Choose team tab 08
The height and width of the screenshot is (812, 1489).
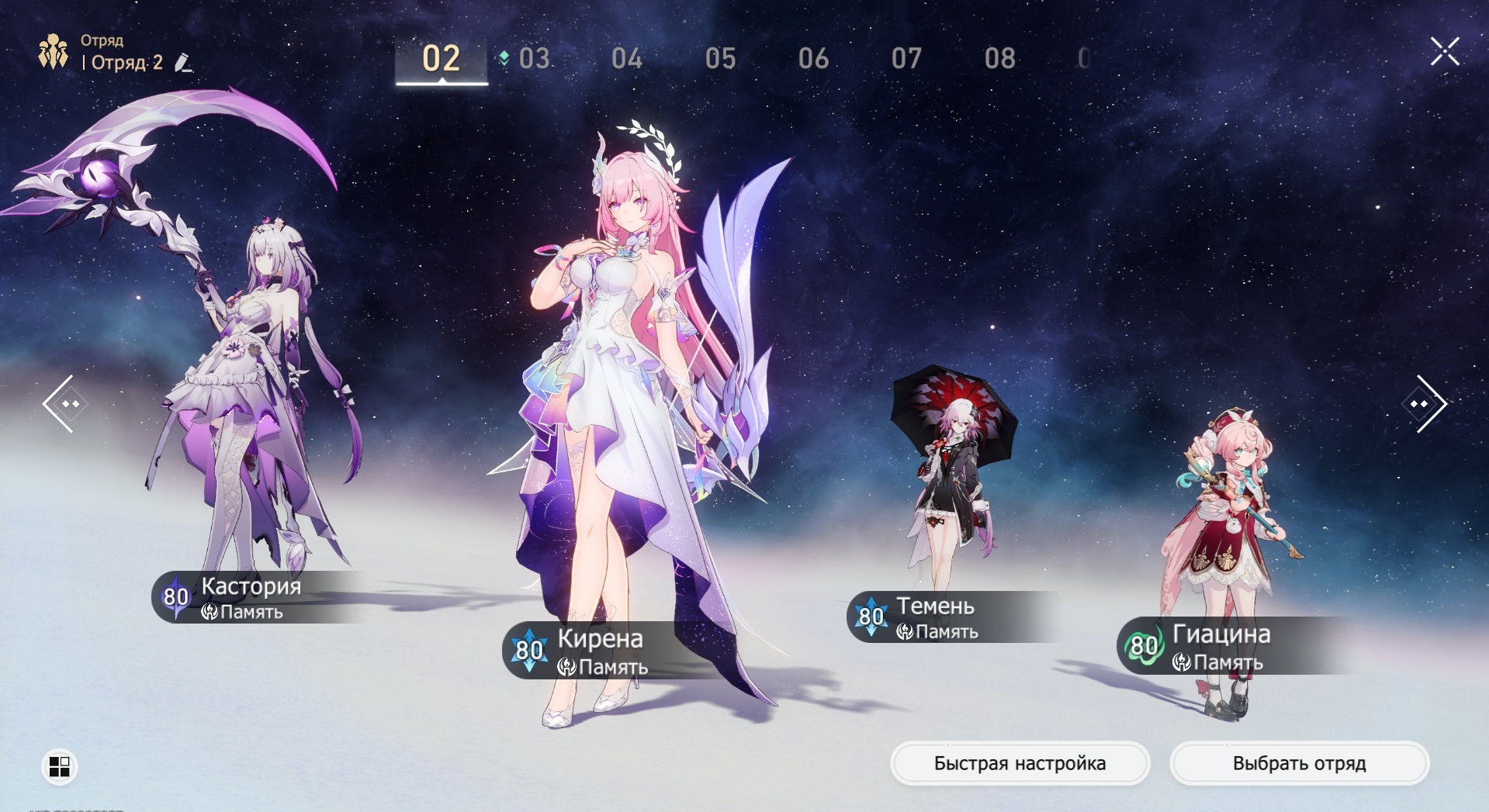coord(999,59)
